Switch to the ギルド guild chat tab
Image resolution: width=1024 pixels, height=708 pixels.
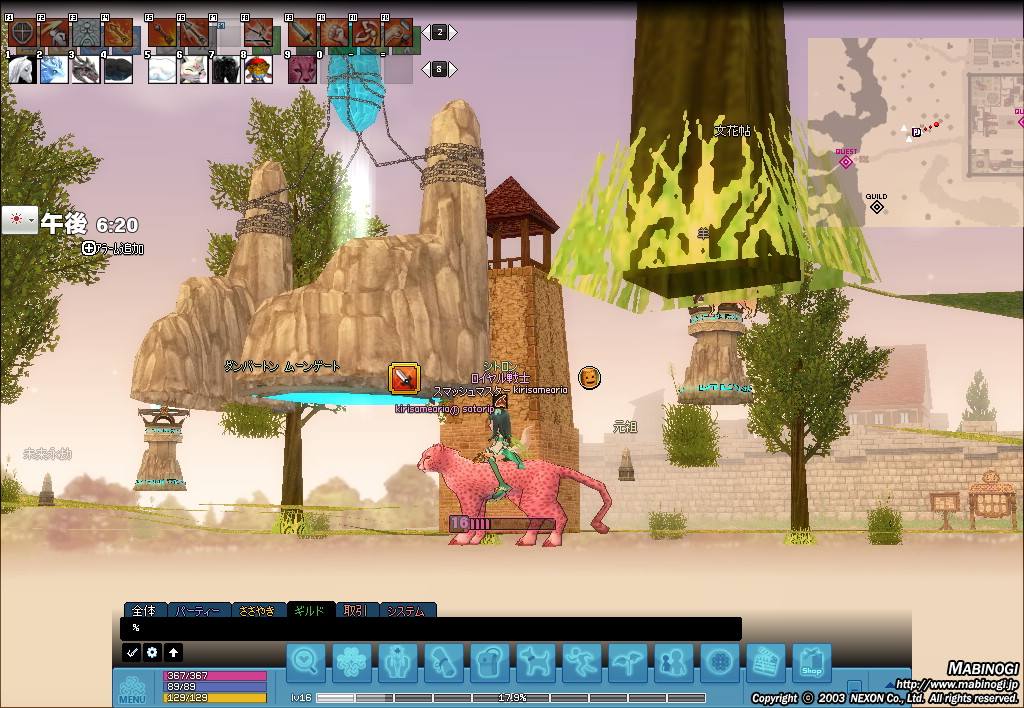pos(309,610)
